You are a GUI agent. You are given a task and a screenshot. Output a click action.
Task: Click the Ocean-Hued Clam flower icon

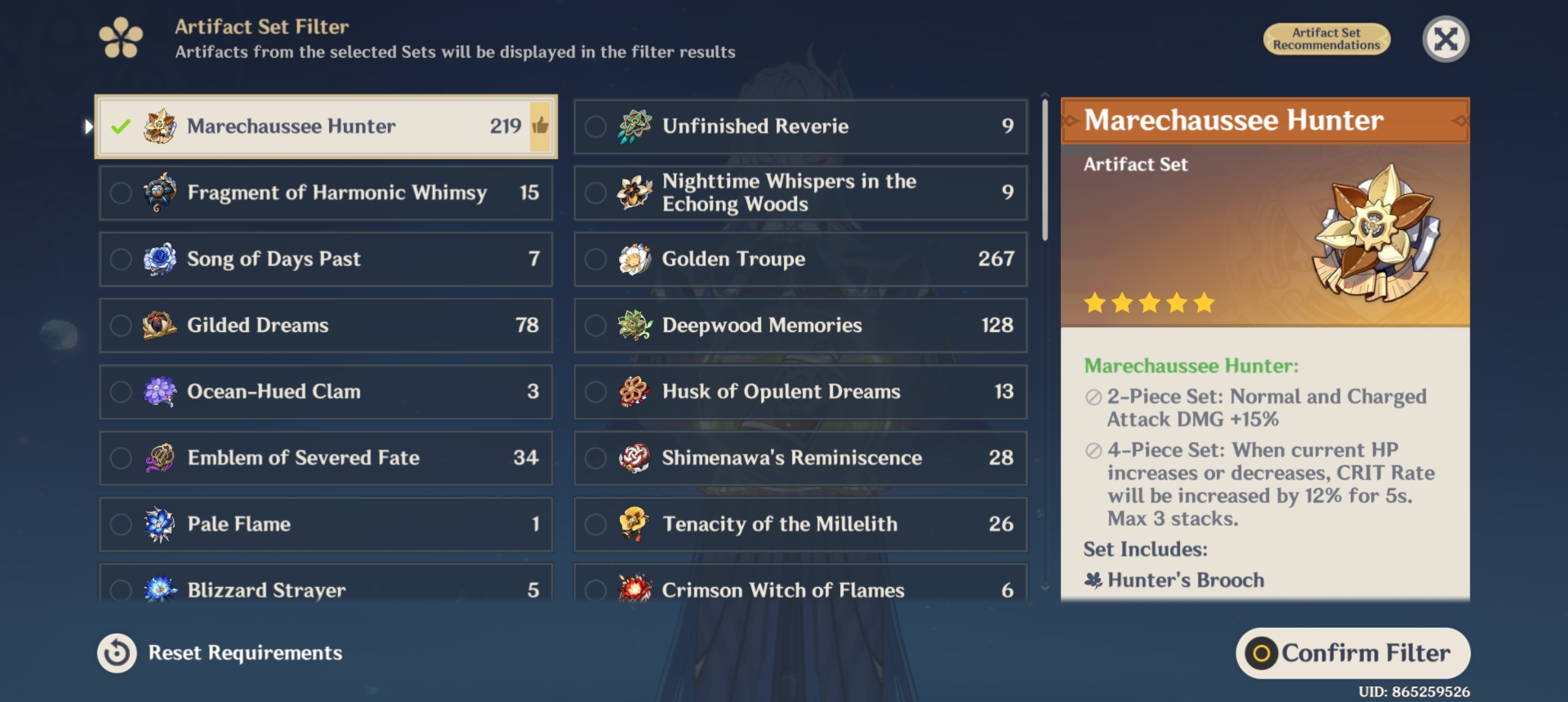tap(159, 391)
